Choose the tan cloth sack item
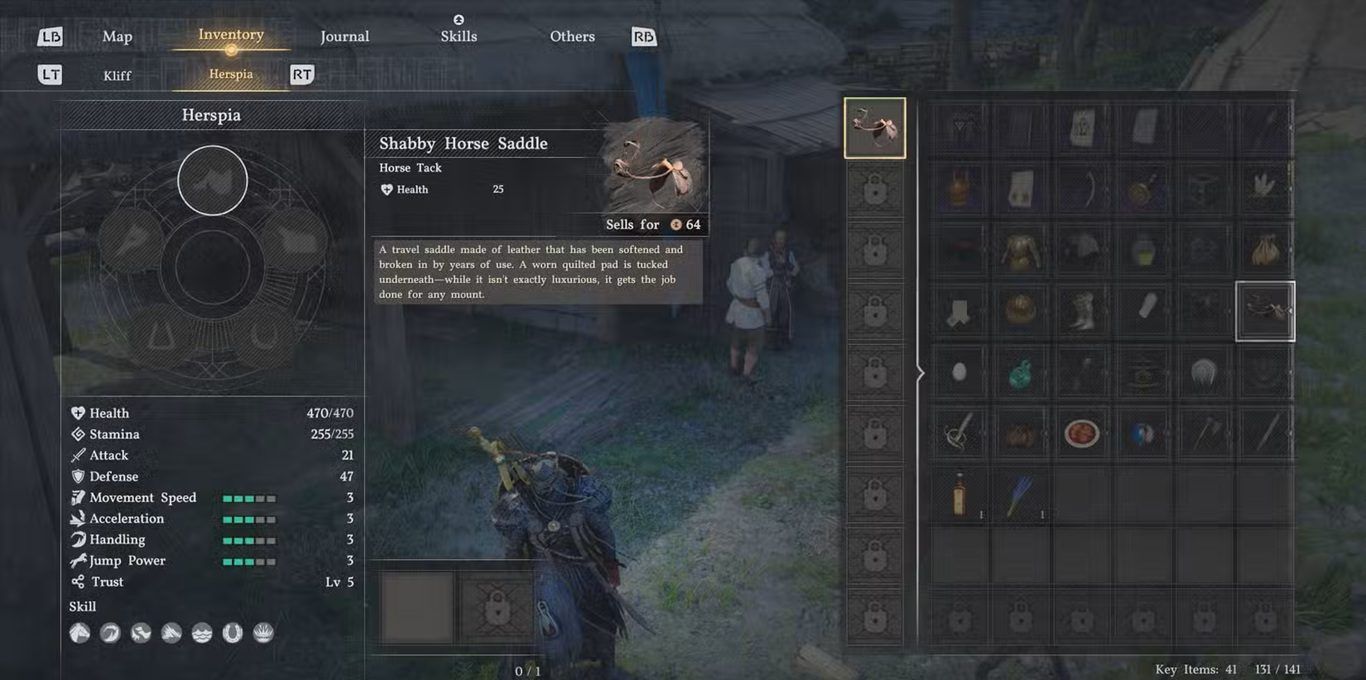 [x=1265, y=250]
